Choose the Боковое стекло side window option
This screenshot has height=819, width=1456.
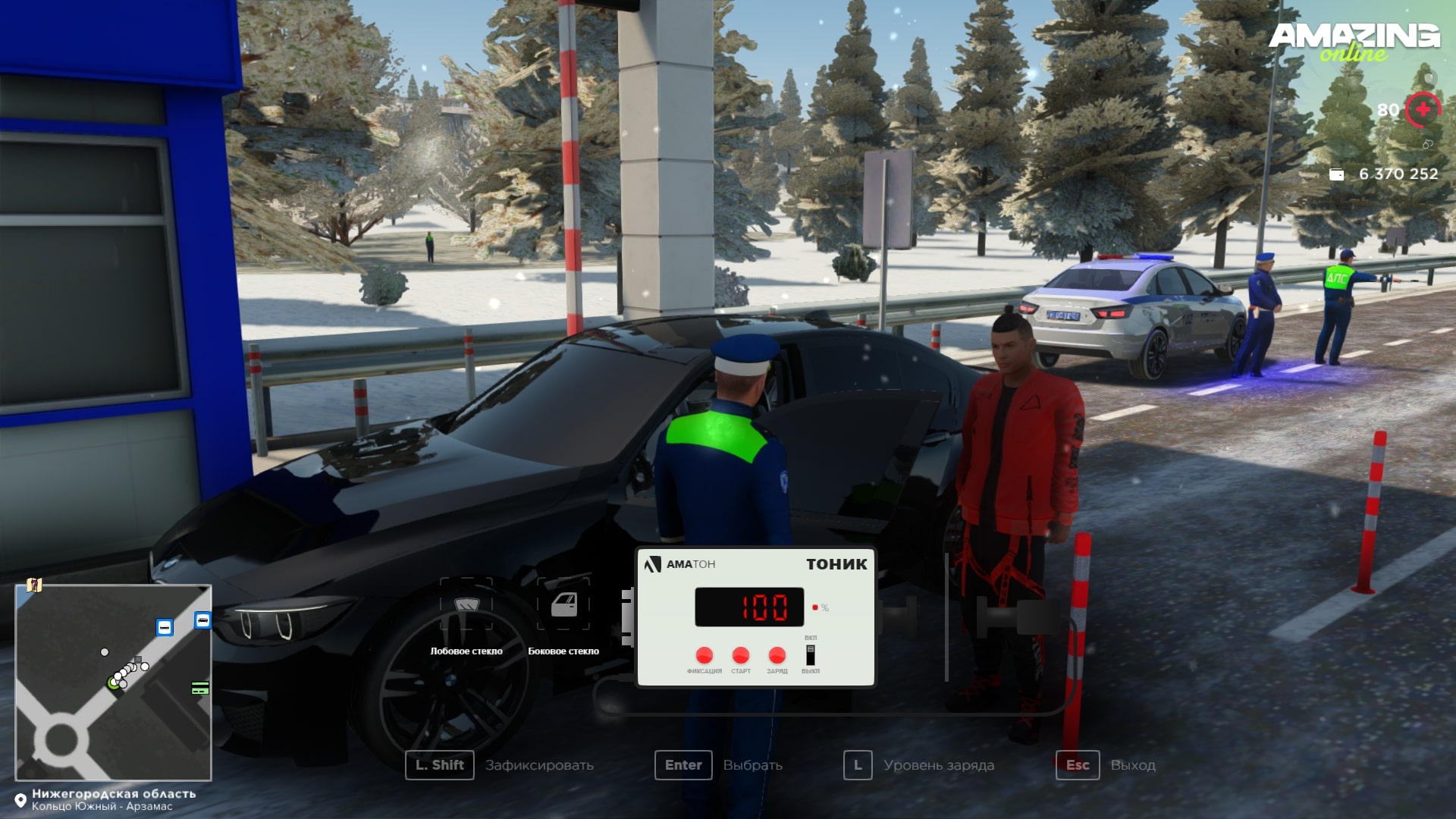click(563, 605)
